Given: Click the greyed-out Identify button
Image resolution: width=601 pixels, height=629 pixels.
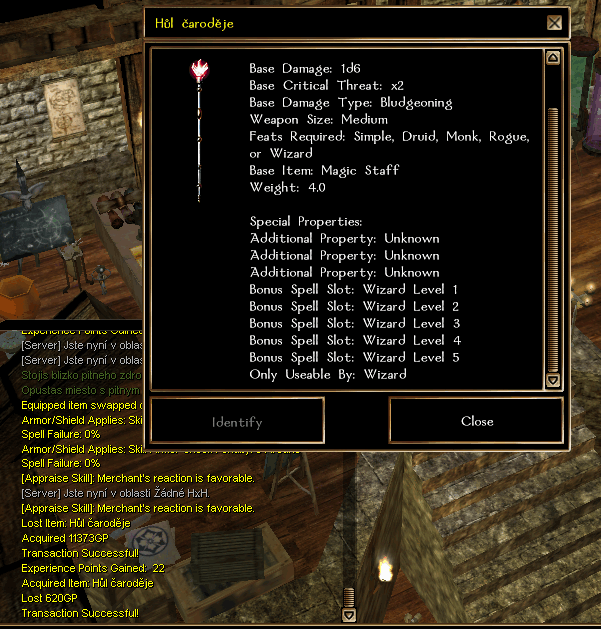Looking at the screenshot, I should pyautogui.click(x=237, y=421).
